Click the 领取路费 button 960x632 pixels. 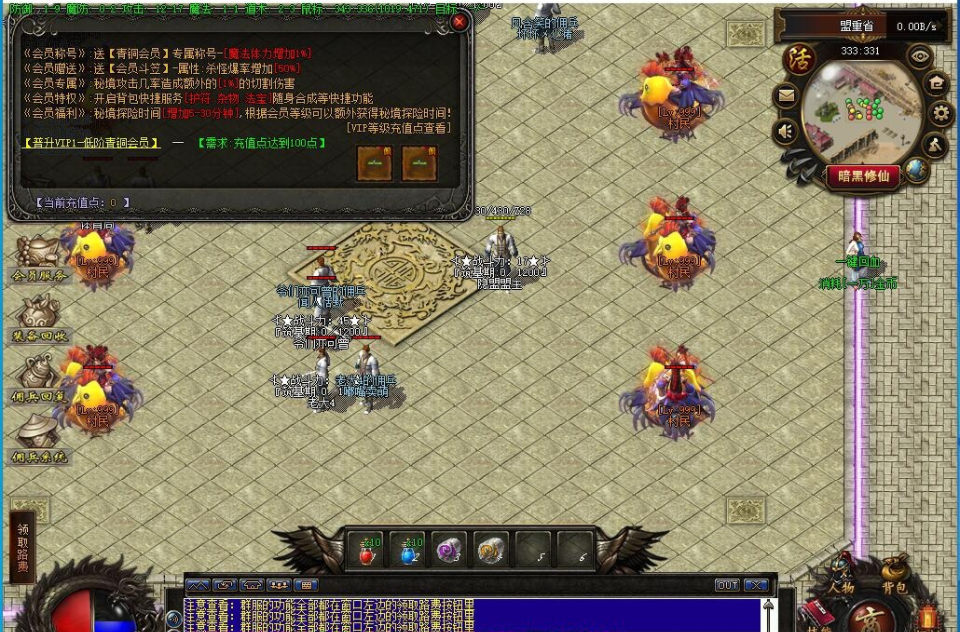[22, 547]
